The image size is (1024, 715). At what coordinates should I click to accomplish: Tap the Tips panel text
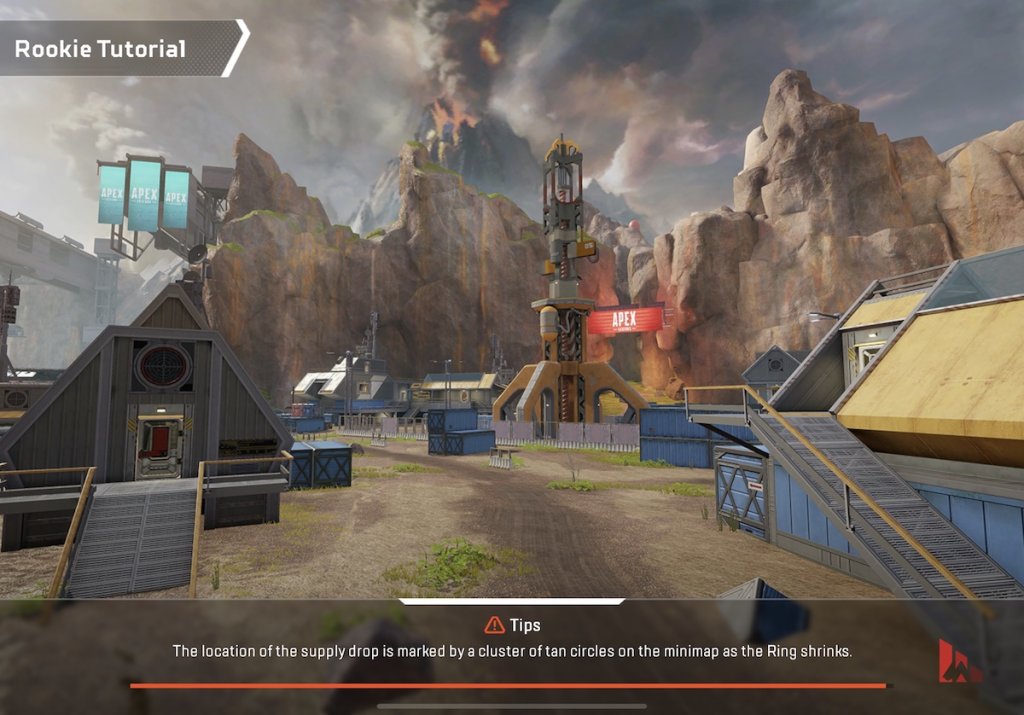(511, 651)
